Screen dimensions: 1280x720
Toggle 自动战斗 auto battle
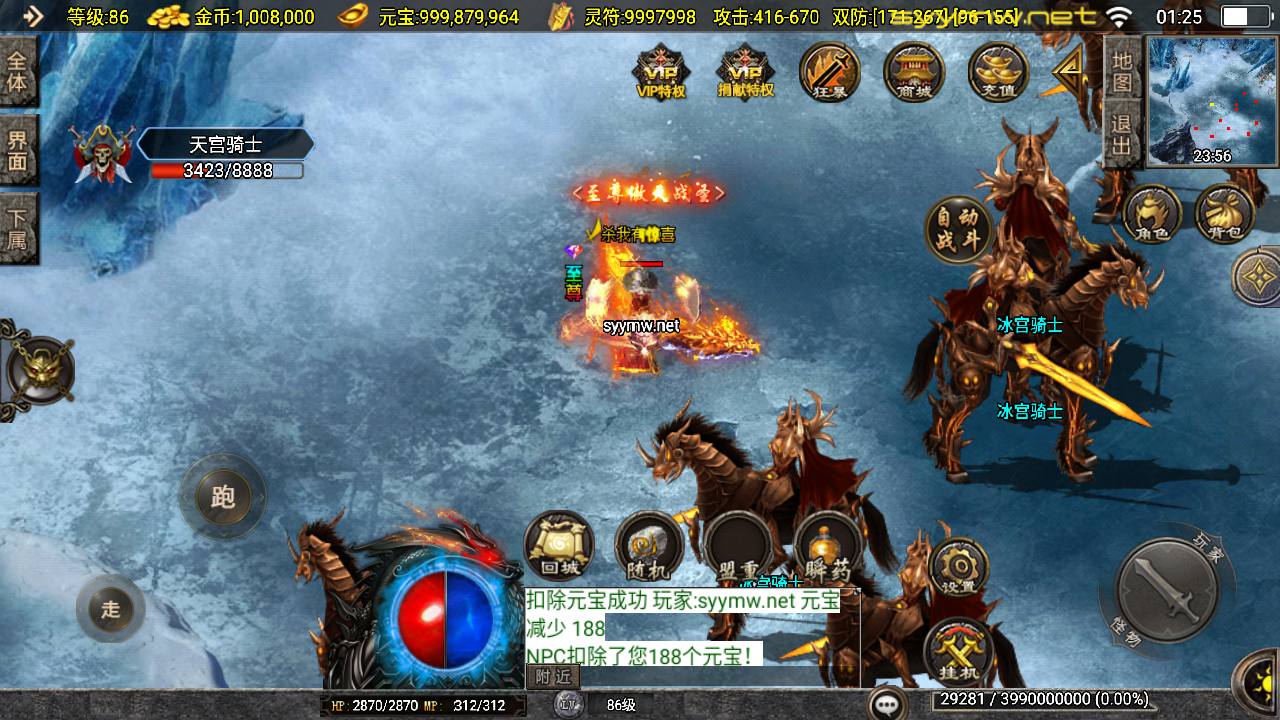tap(958, 230)
